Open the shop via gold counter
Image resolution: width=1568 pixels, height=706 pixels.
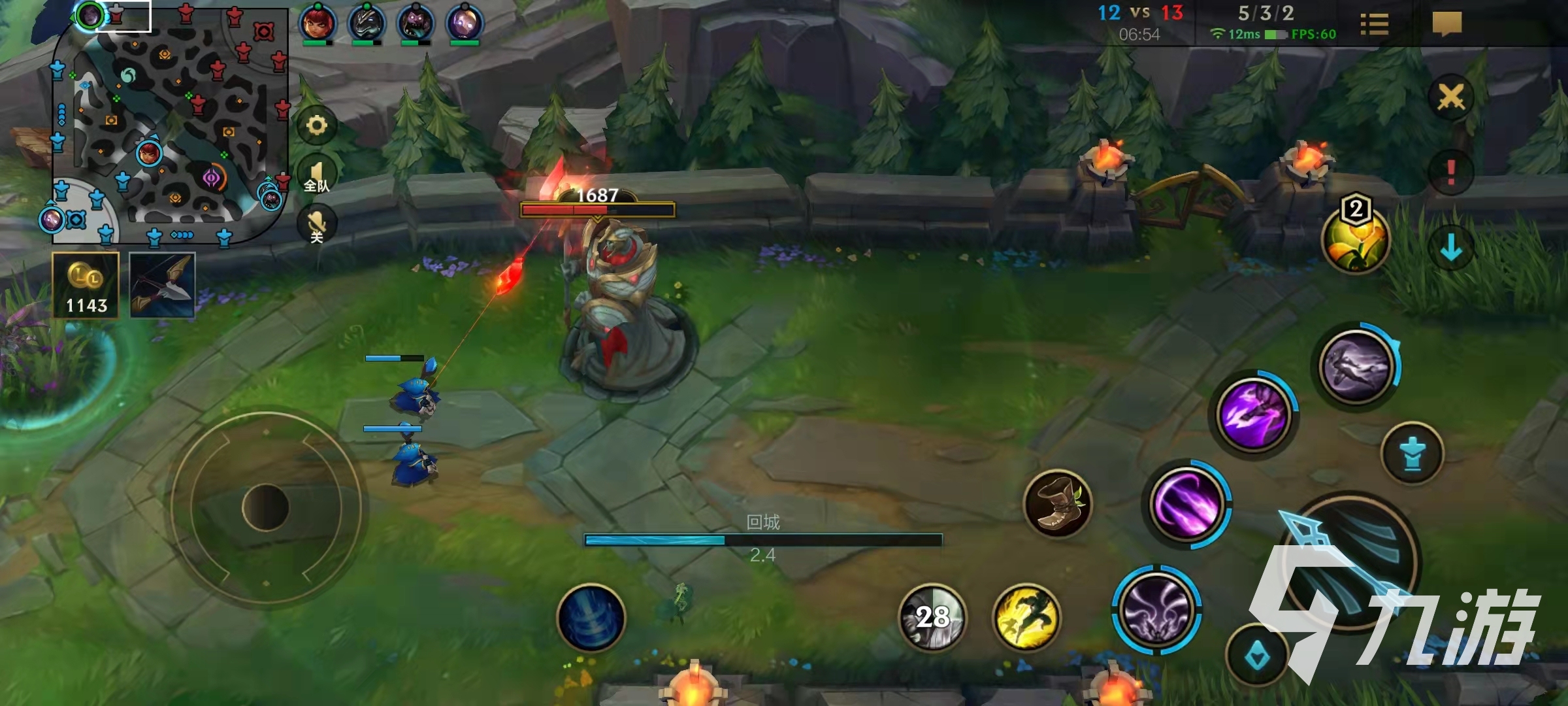[x=86, y=286]
